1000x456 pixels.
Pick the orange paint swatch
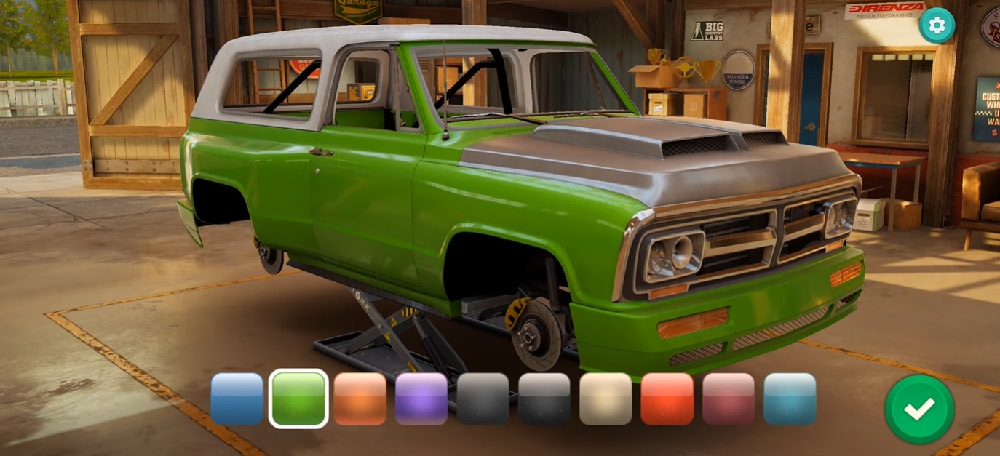360,398
